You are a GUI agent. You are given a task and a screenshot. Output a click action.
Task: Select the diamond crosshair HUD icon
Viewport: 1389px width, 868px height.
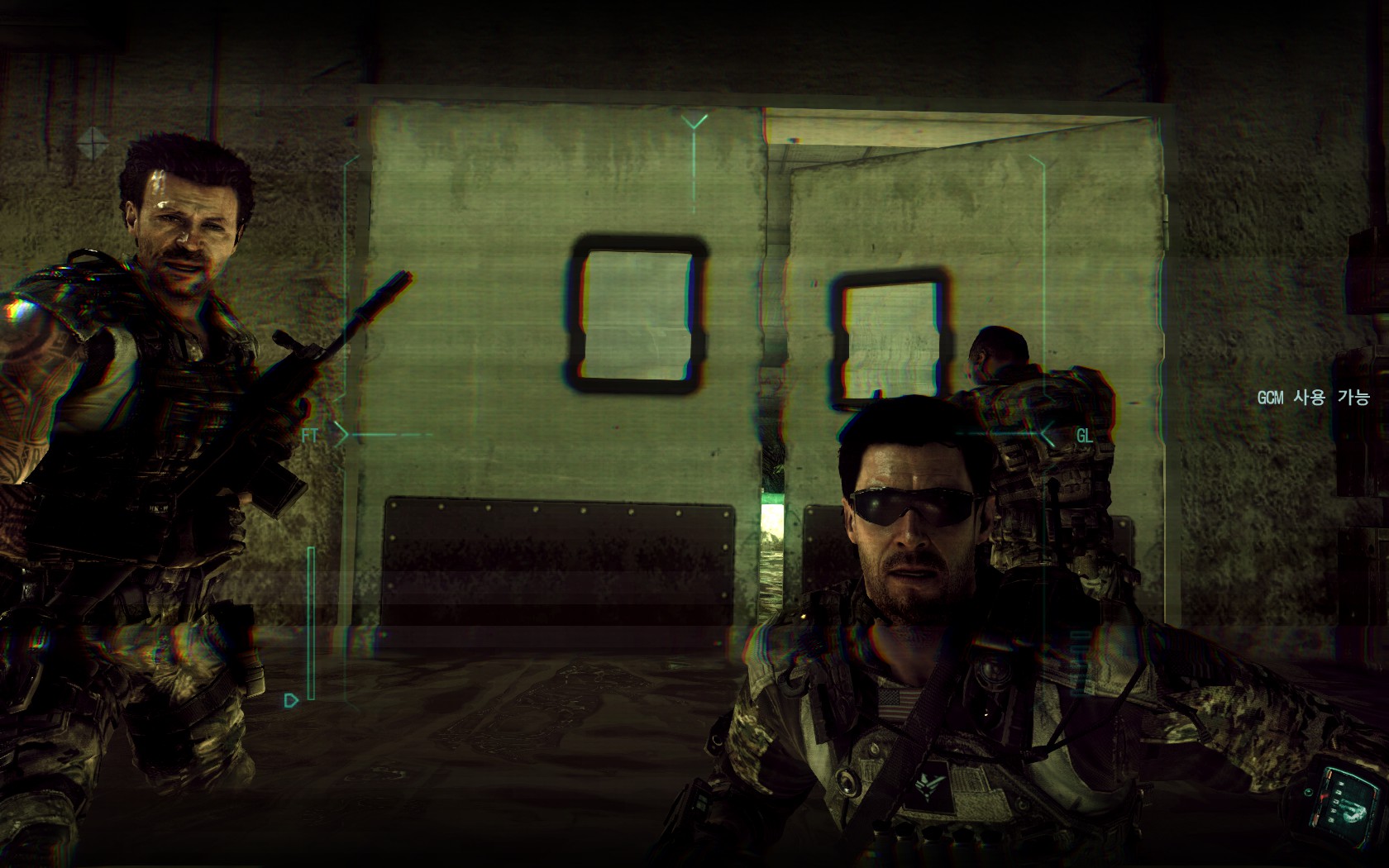coord(93,142)
